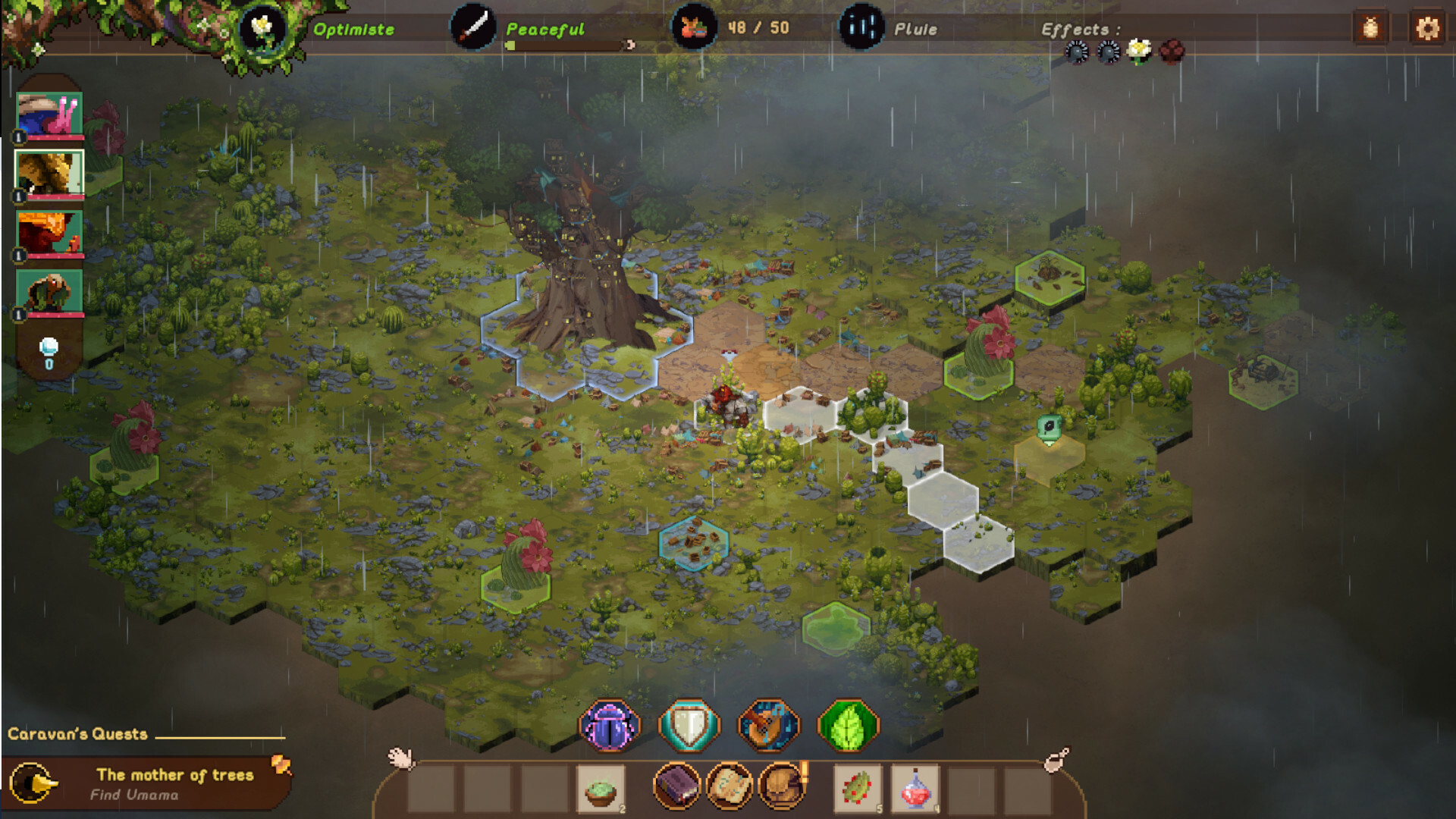Use the white shield ability
1456x819 pixels.
point(689,726)
